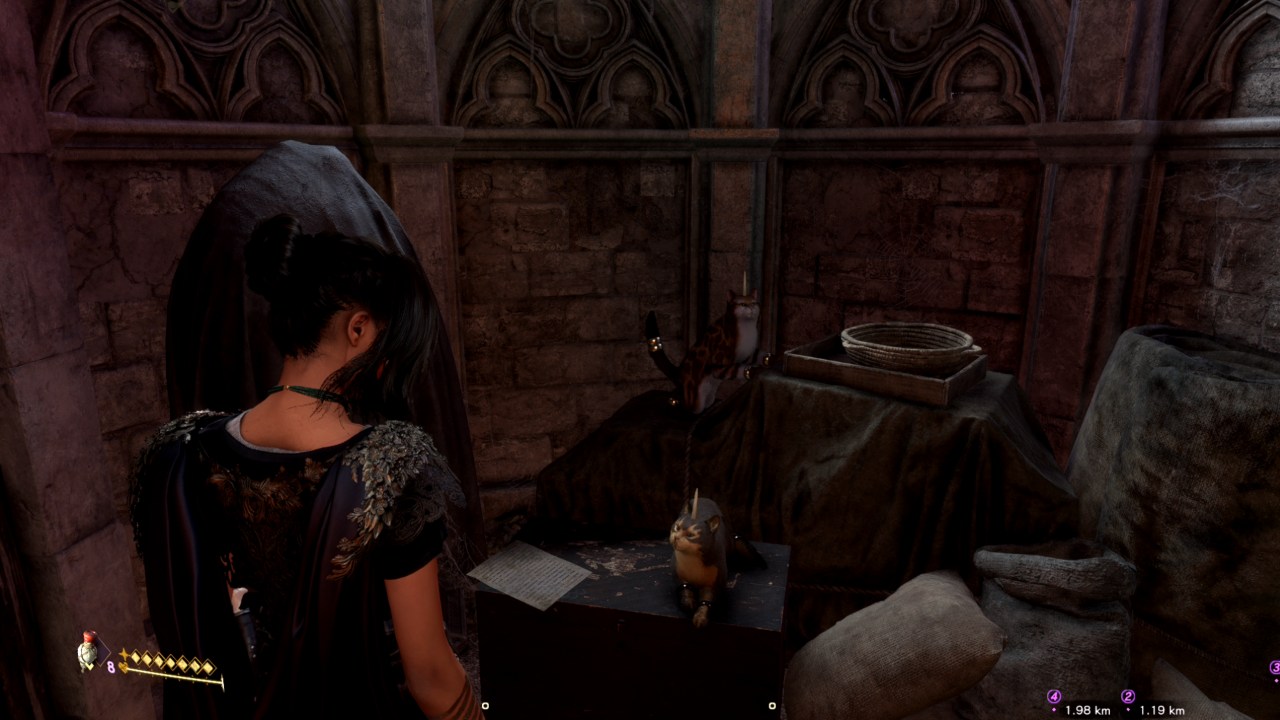The width and height of the screenshot is (1280, 720).
Task: Click the 1.98 km distance label
Action: pyautogui.click(x=1088, y=709)
